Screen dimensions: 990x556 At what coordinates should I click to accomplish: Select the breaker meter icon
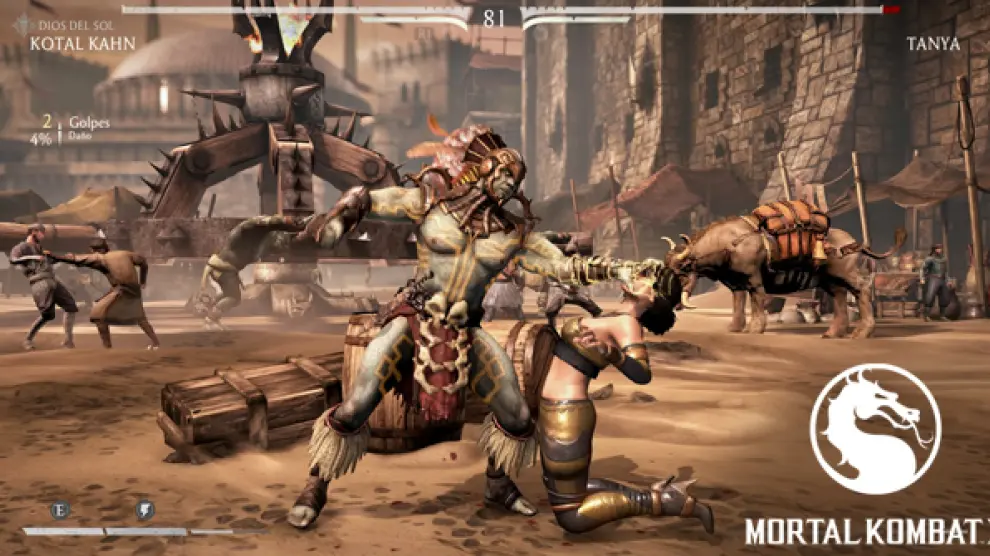(145, 510)
